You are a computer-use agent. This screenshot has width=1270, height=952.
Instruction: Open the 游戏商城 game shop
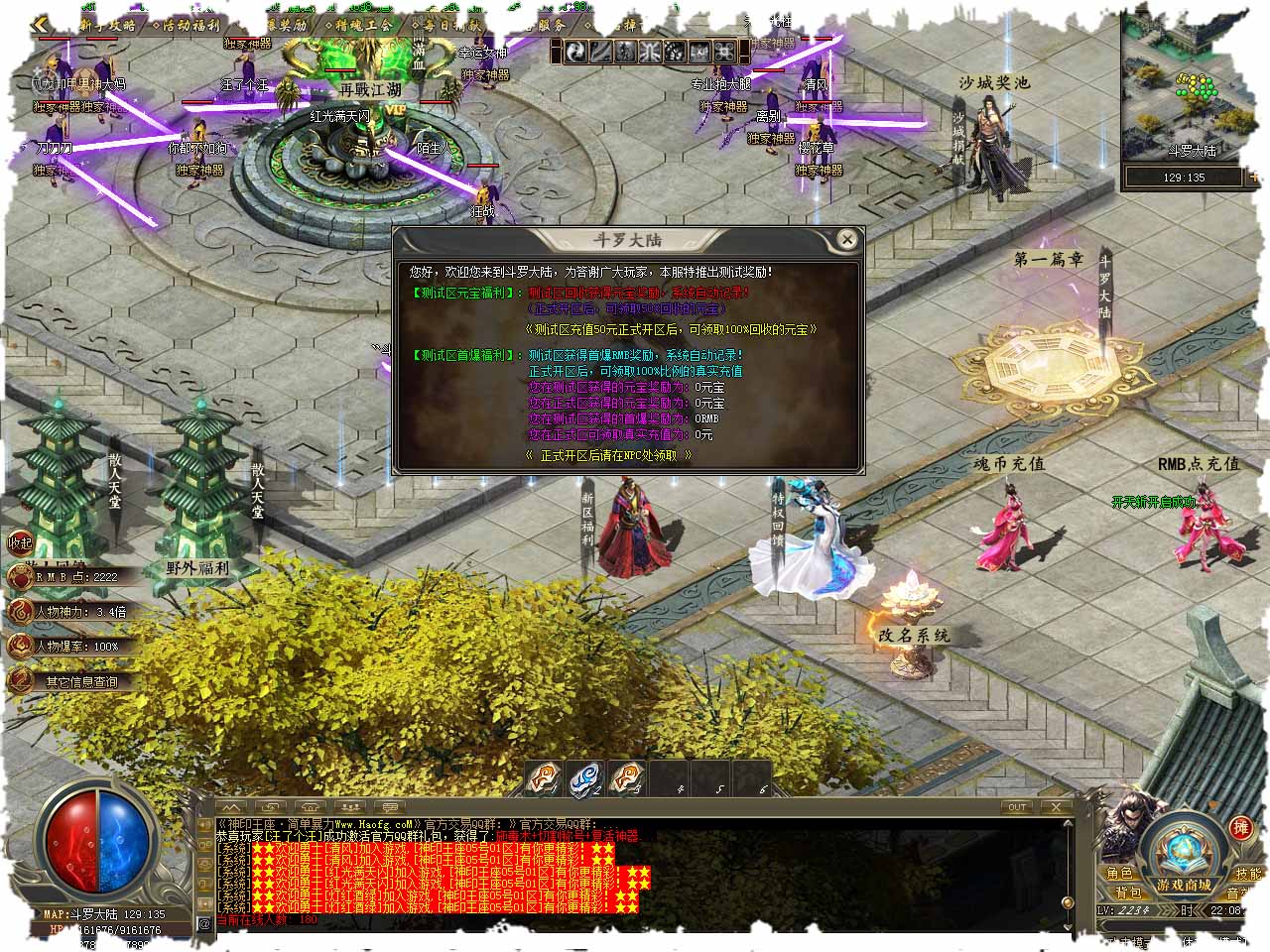tap(1183, 885)
